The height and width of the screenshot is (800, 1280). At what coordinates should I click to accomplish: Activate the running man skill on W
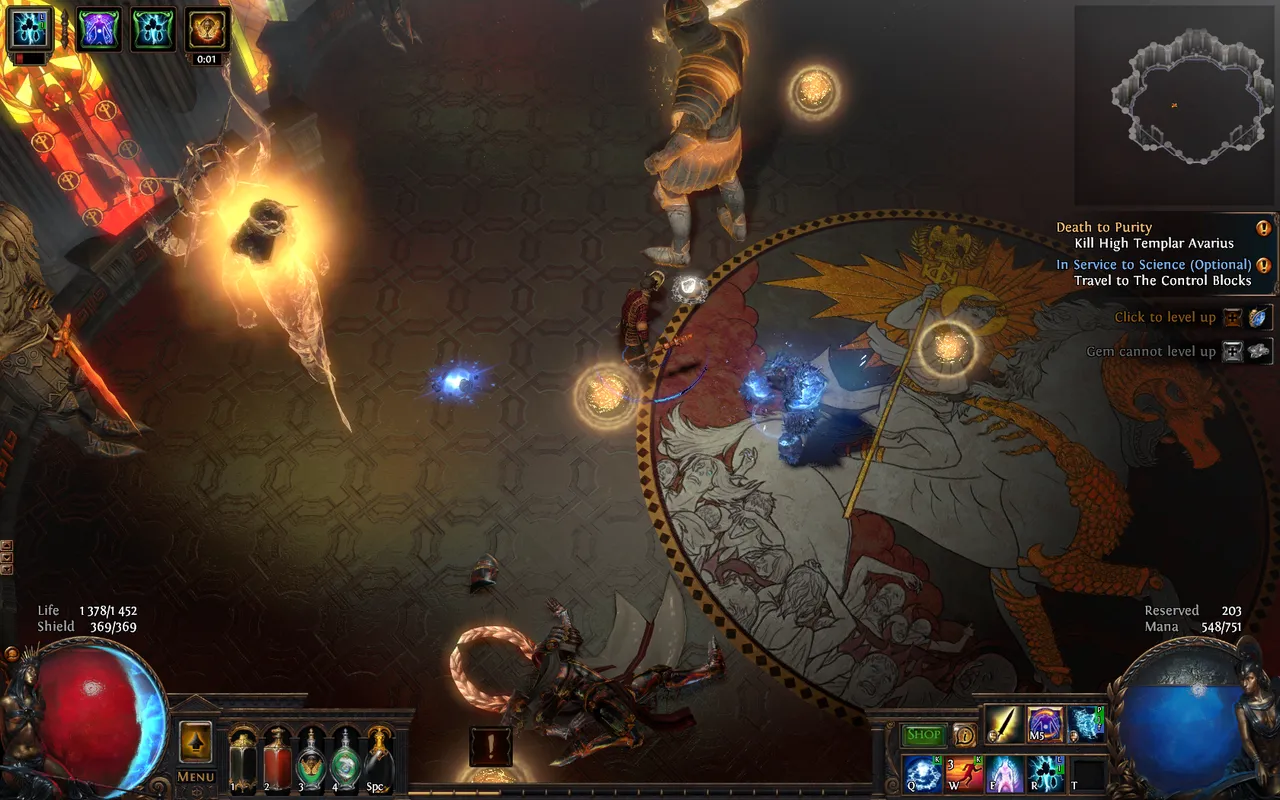pos(964,774)
